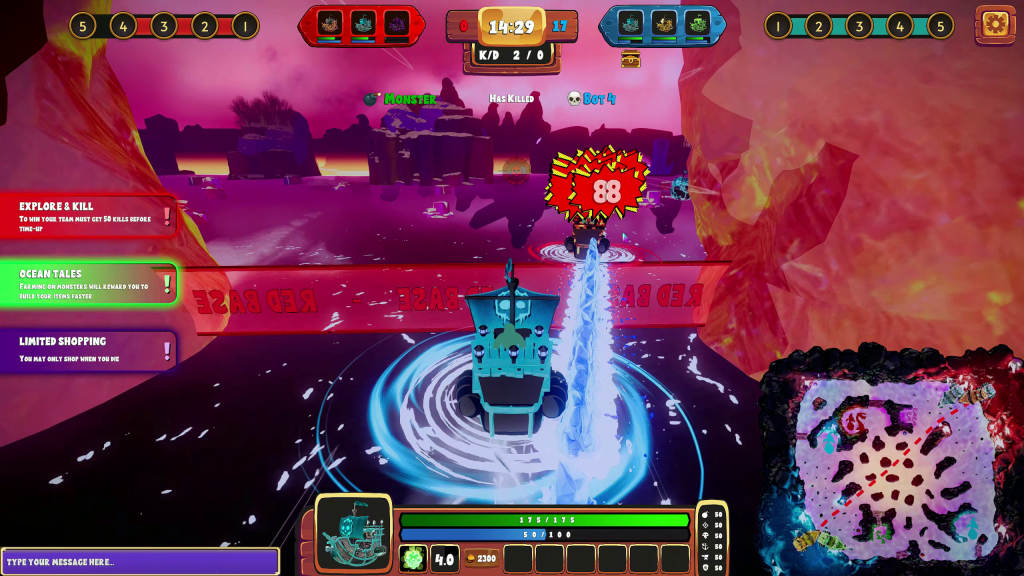Screen dimensions: 1024x576
Task: Select the Explore & Kill objective panel
Action: [88, 215]
